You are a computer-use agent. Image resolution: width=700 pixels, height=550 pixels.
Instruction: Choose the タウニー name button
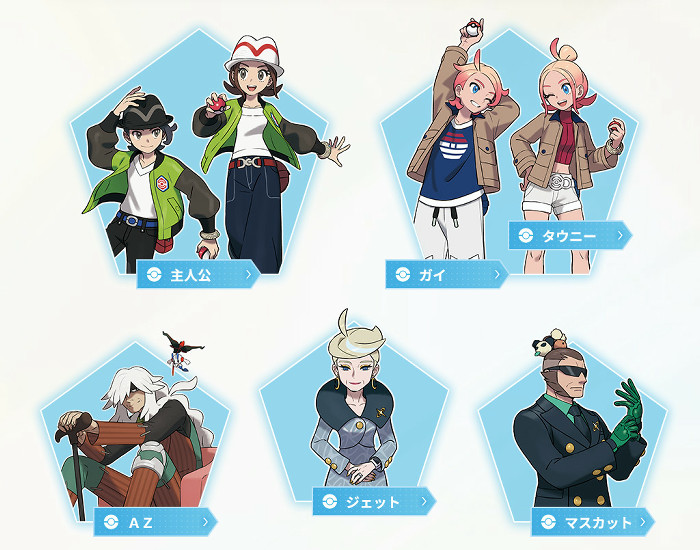tap(569, 235)
